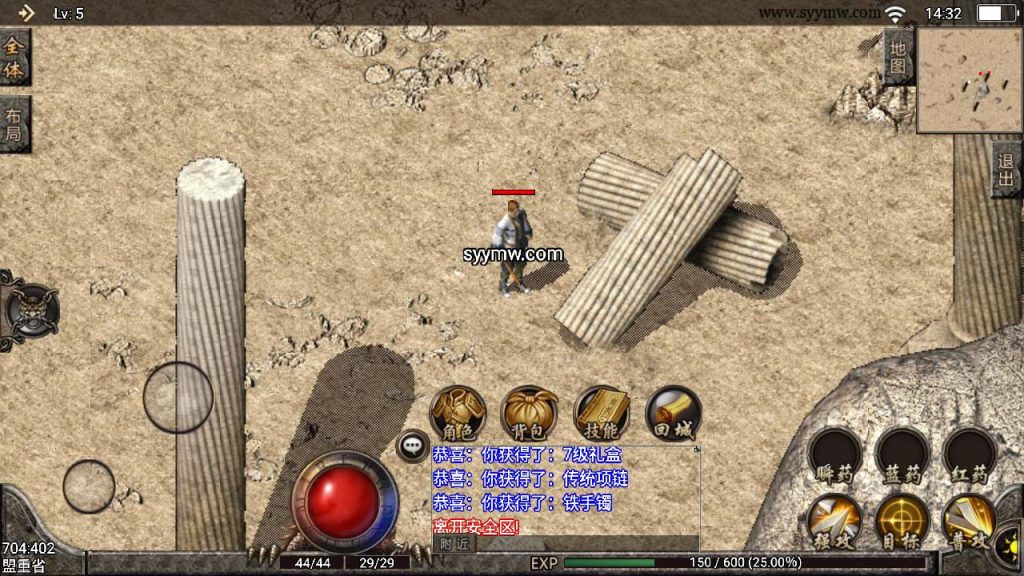Activate the 强攻 forced attack skill
This screenshot has height=576, width=1024.
835,521
